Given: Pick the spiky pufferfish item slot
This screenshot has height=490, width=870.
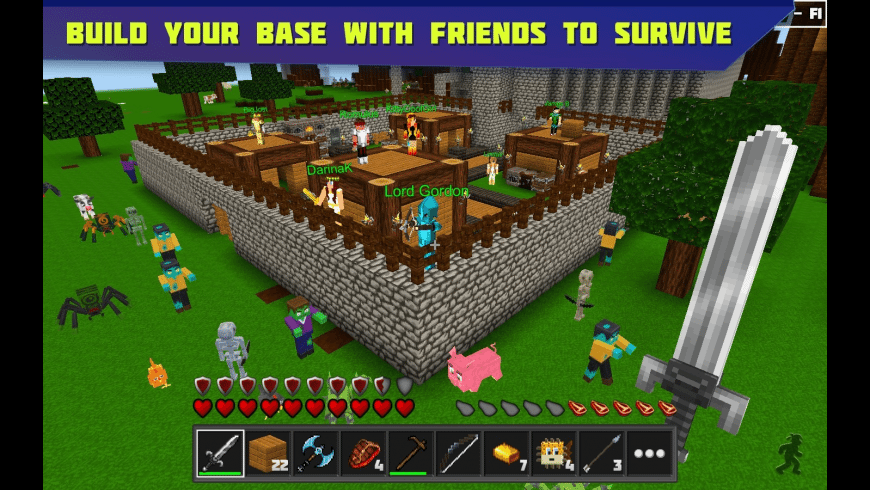Looking at the screenshot, I should tap(554, 453).
